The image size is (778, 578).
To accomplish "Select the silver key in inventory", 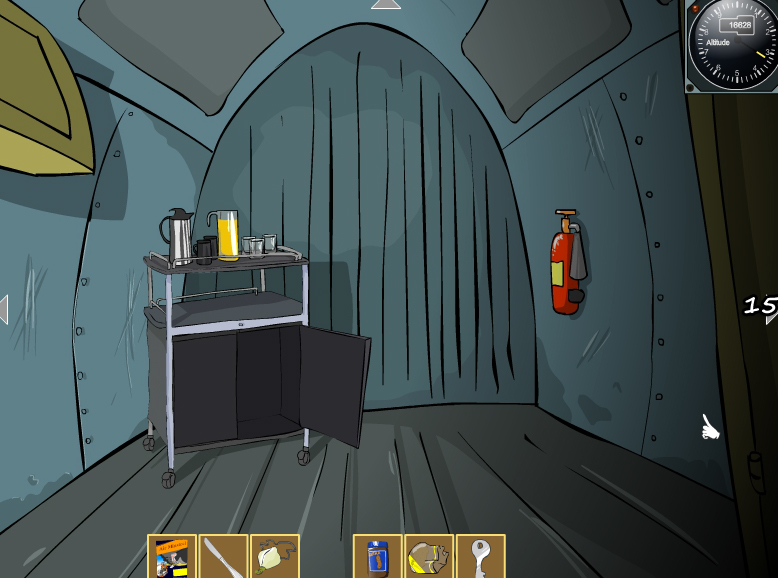I will tap(480, 557).
